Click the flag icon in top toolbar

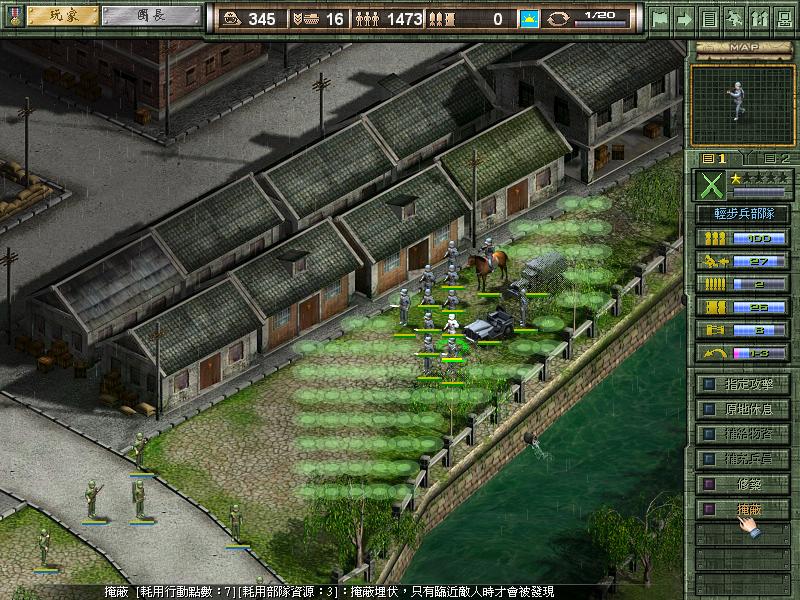pos(660,18)
